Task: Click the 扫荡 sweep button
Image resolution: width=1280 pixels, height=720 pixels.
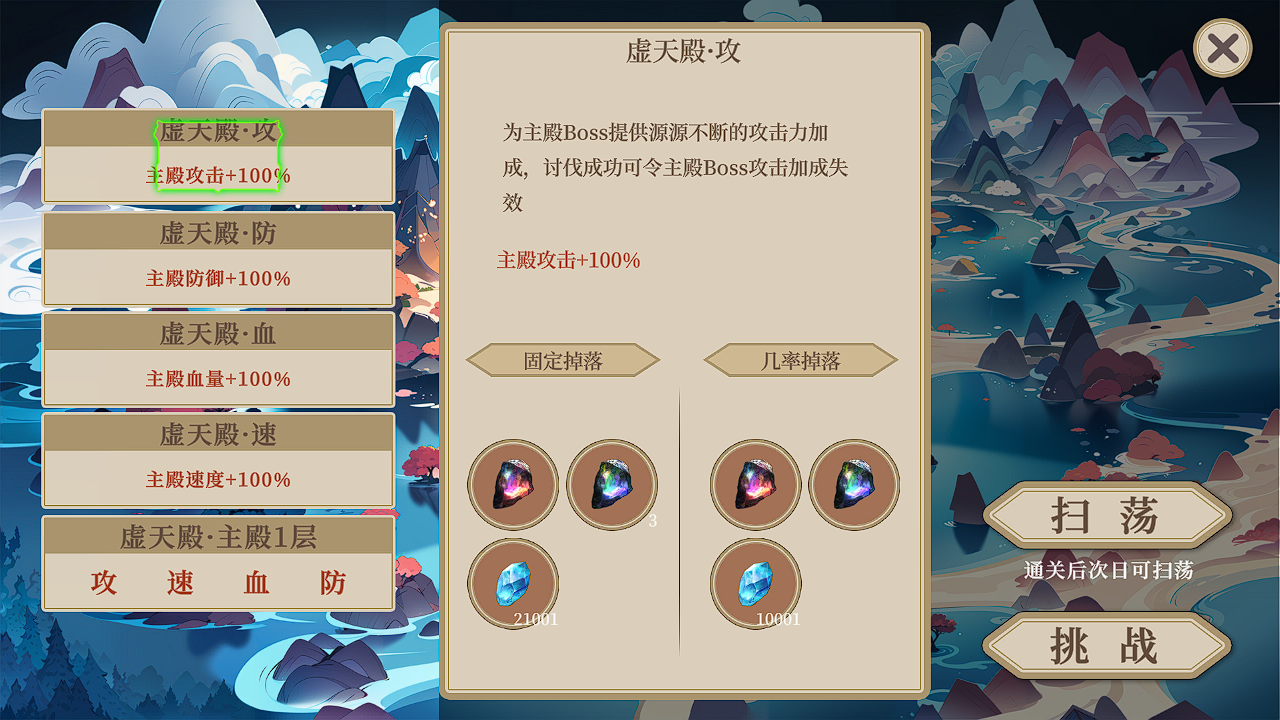Action: pyautogui.click(x=1106, y=516)
